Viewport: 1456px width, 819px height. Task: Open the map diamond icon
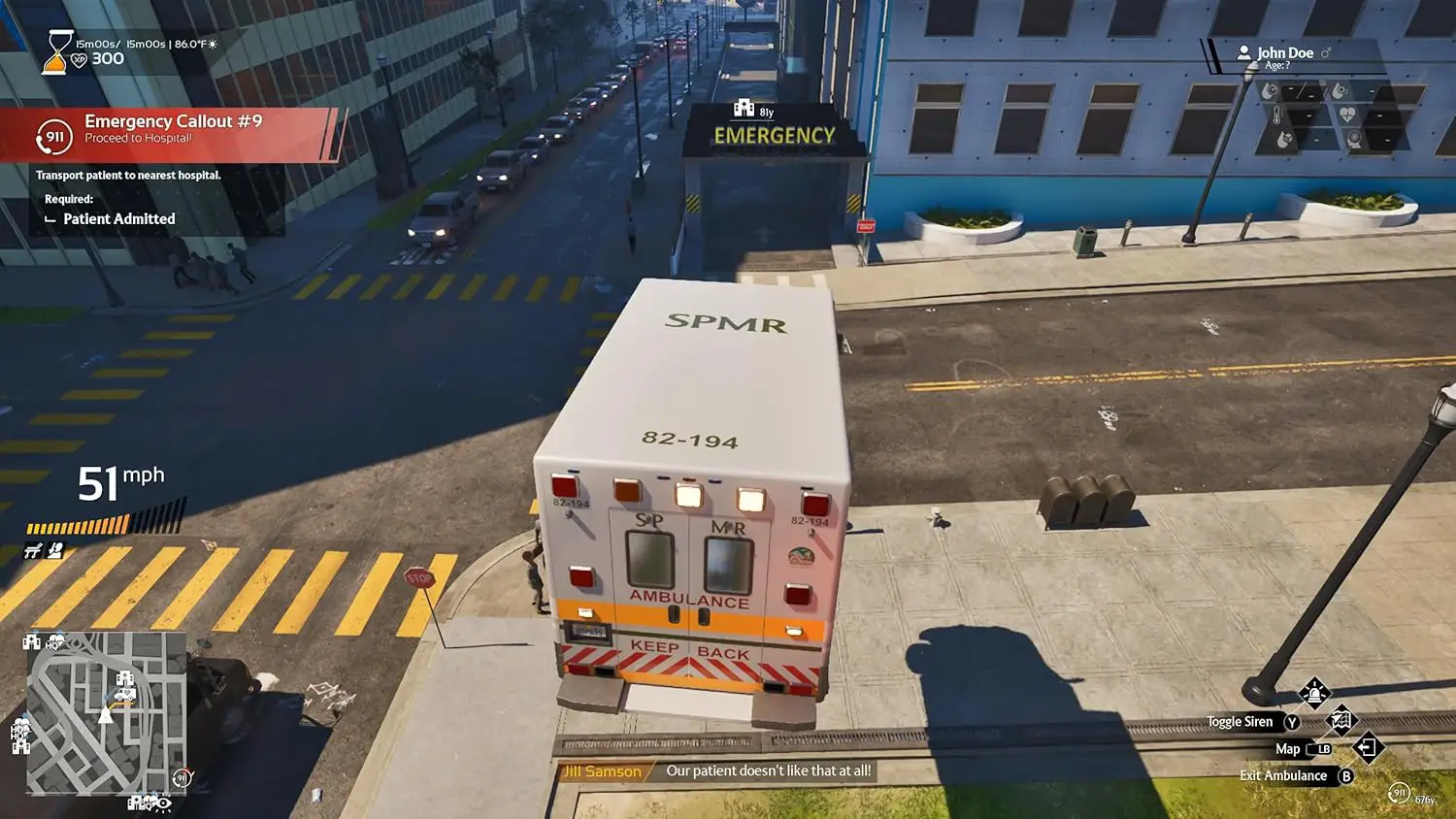click(x=1340, y=720)
